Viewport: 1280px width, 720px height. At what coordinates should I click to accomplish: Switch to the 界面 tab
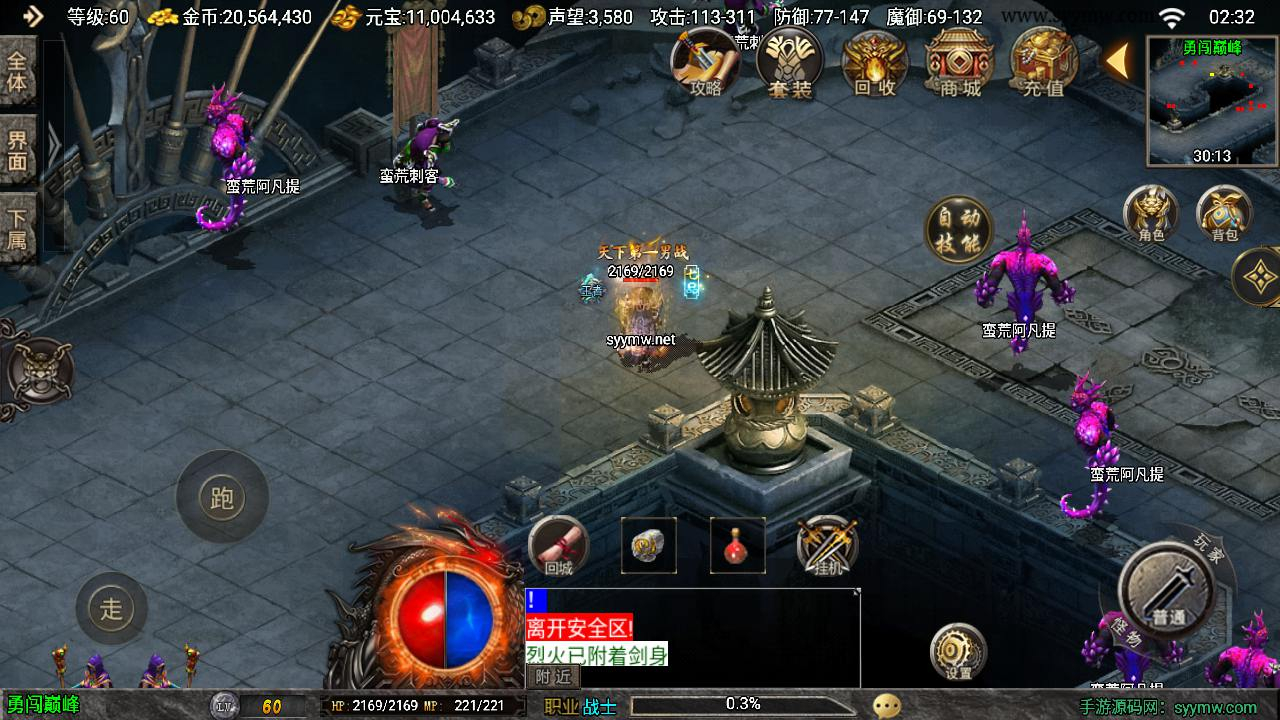point(18,149)
